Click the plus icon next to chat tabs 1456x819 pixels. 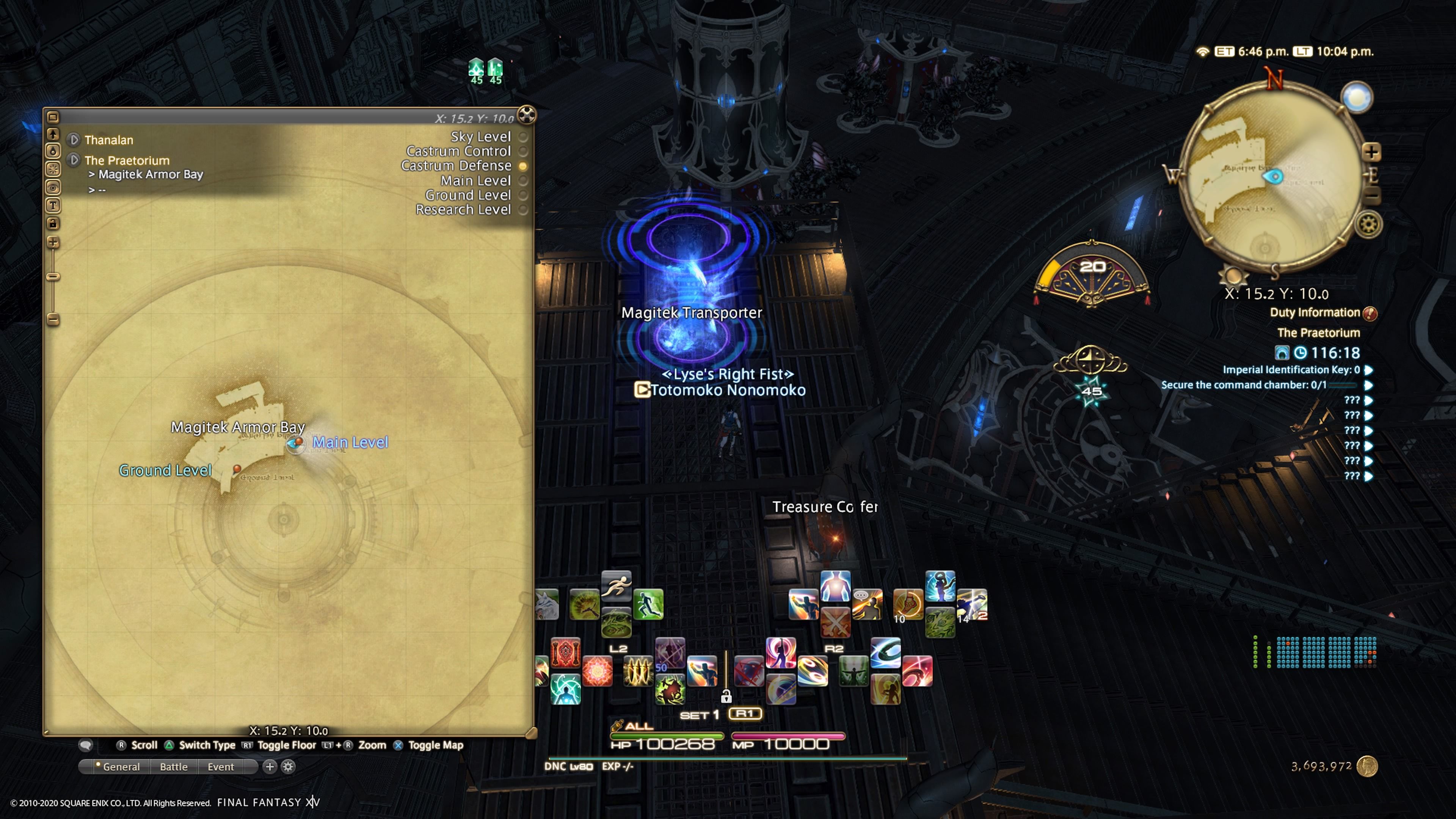270,767
